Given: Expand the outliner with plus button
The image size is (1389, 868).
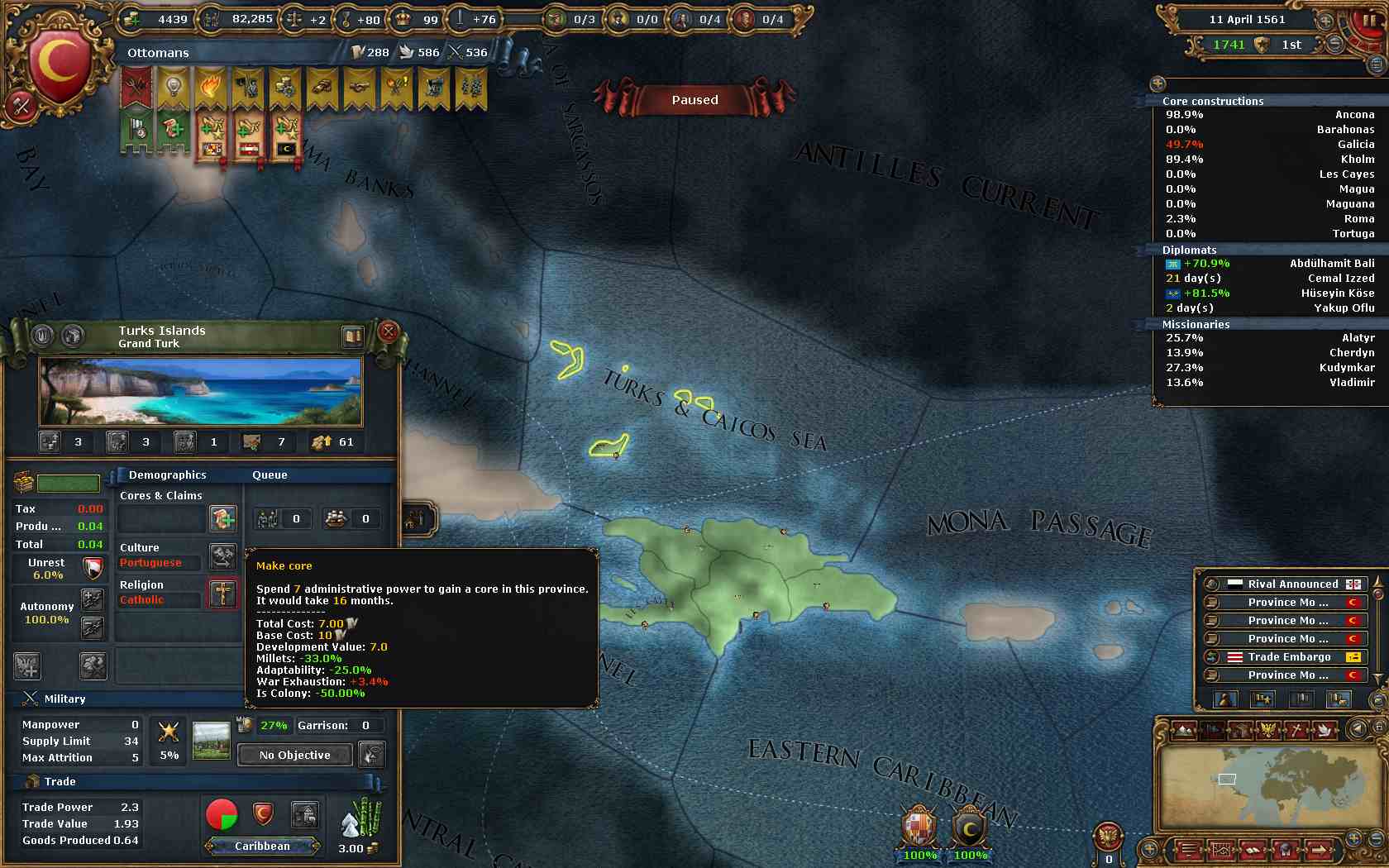Looking at the screenshot, I should (1157, 83).
